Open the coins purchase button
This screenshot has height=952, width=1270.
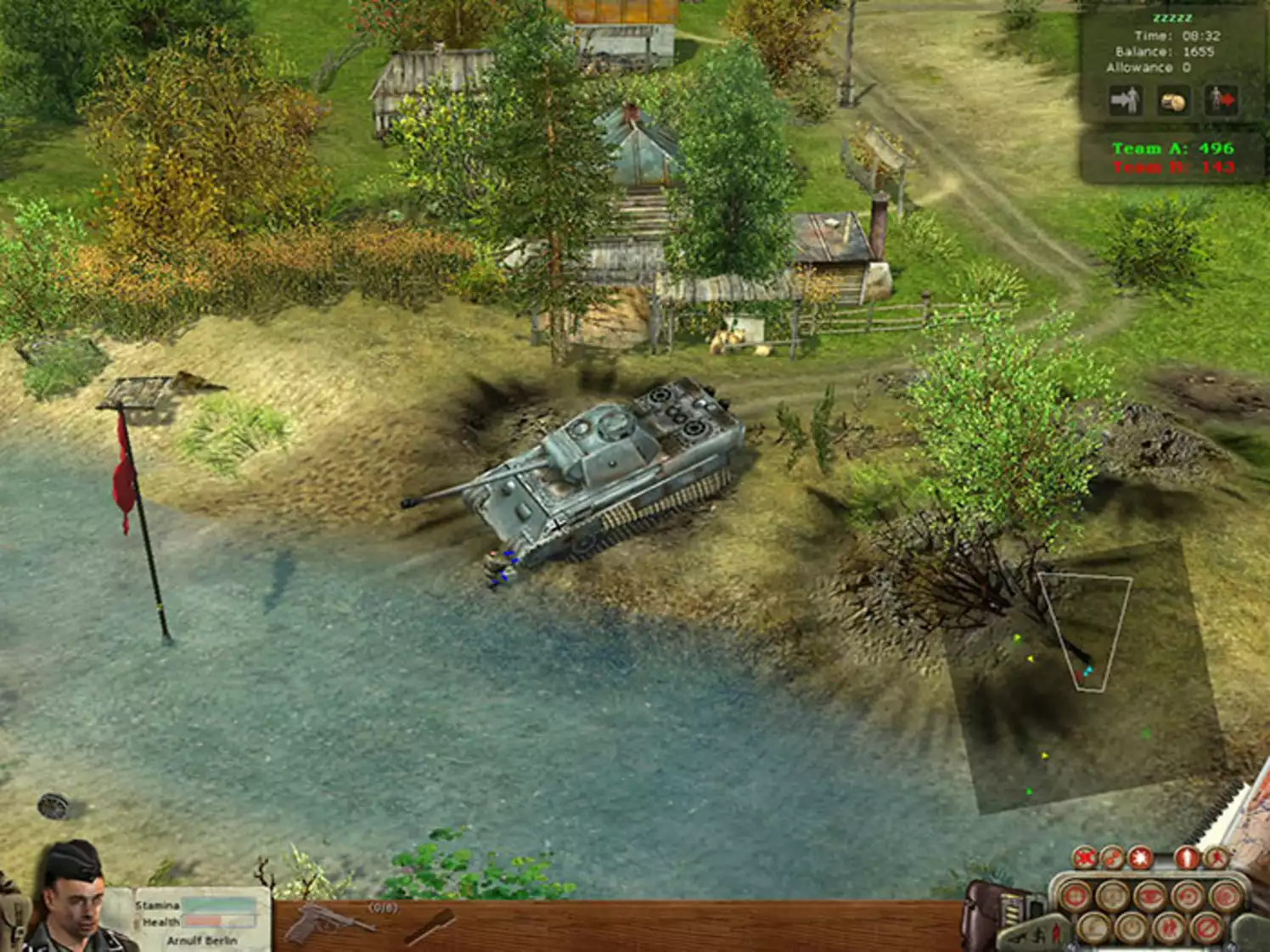coord(1172,101)
